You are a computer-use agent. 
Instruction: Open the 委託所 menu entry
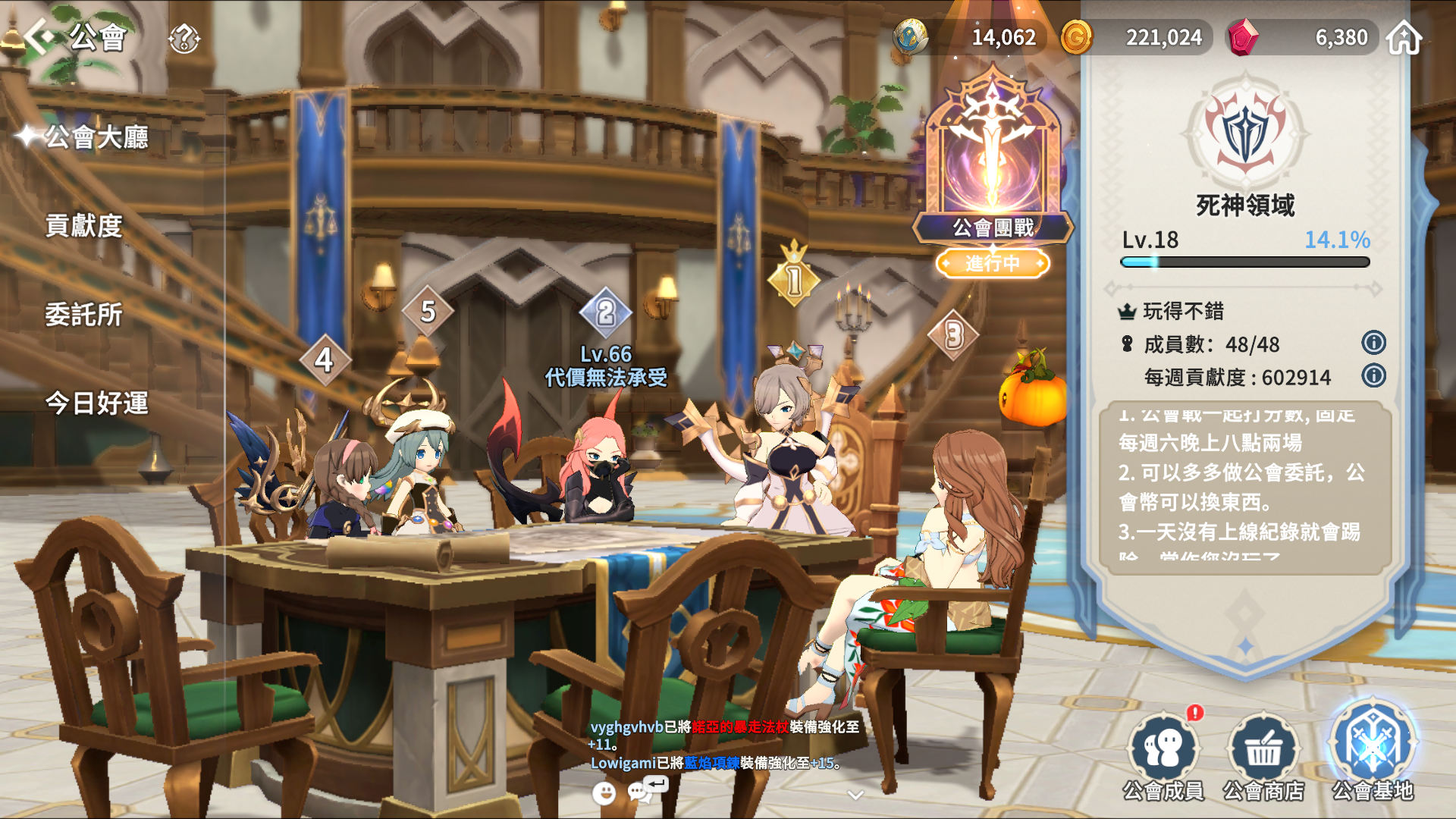point(83,315)
